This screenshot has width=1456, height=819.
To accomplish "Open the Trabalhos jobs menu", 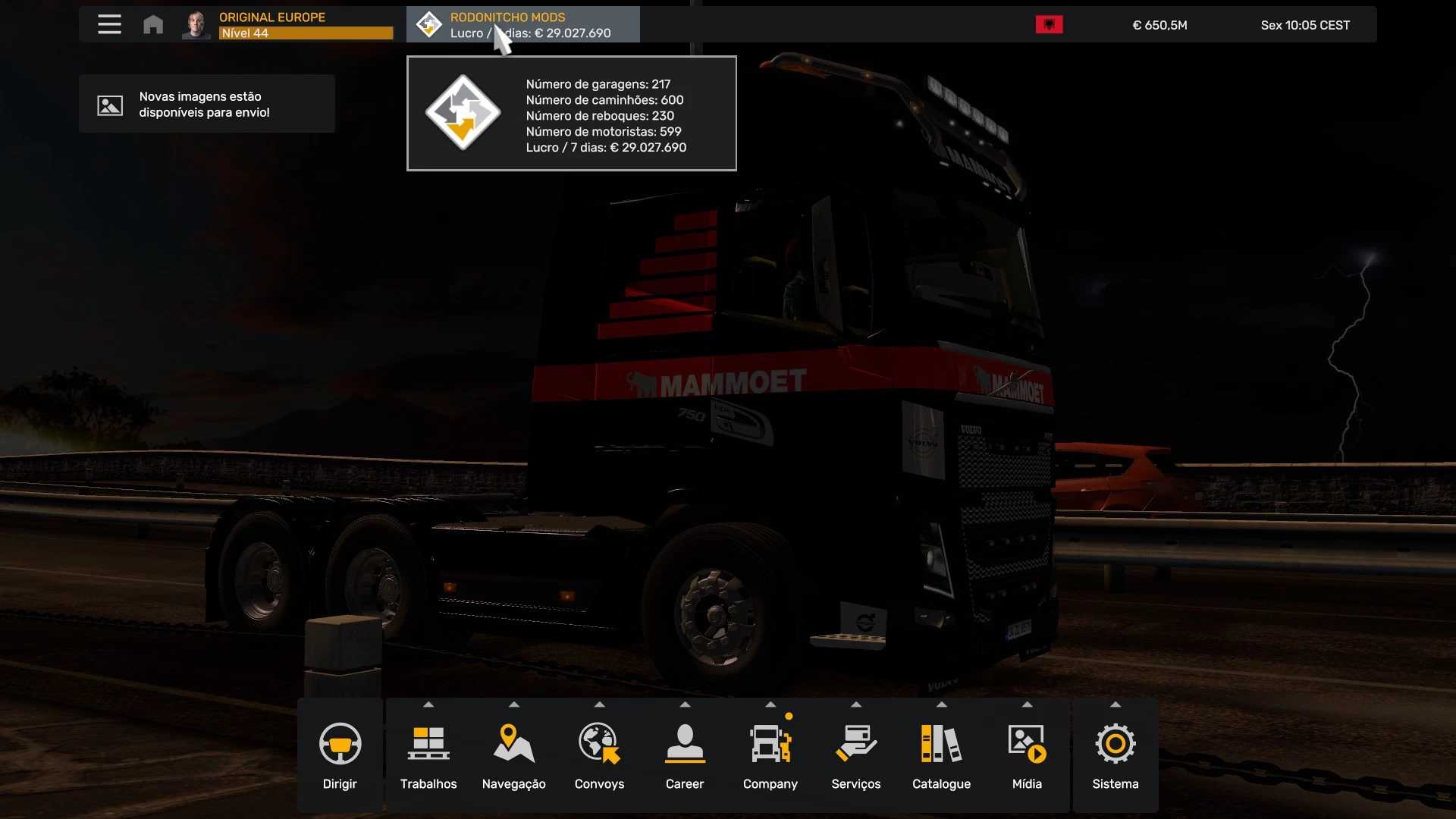I will coord(428,755).
